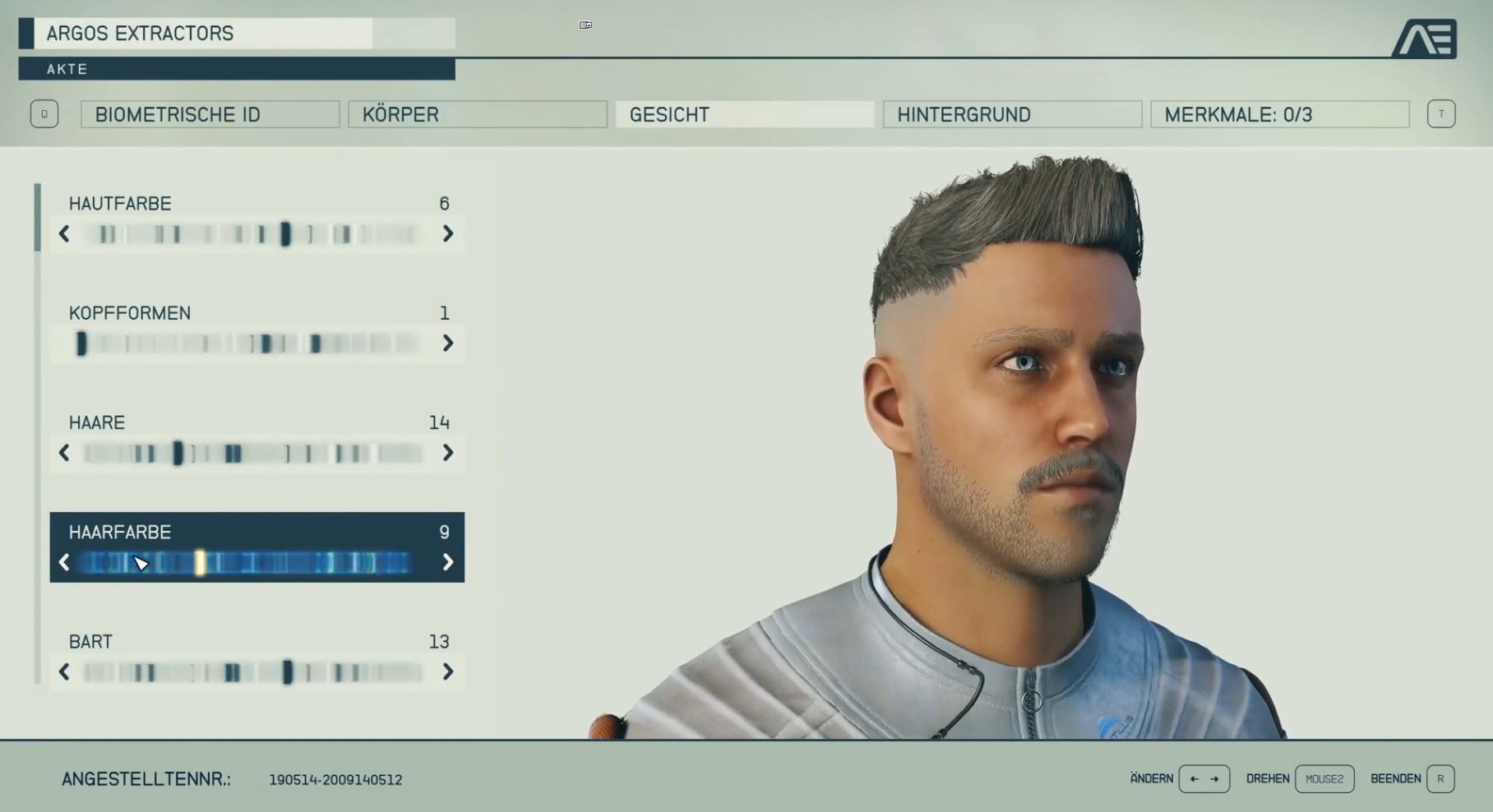The height and width of the screenshot is (812, 1493).
Task: Choose the next Haare style arrow
Action: (x=448, y=453)
